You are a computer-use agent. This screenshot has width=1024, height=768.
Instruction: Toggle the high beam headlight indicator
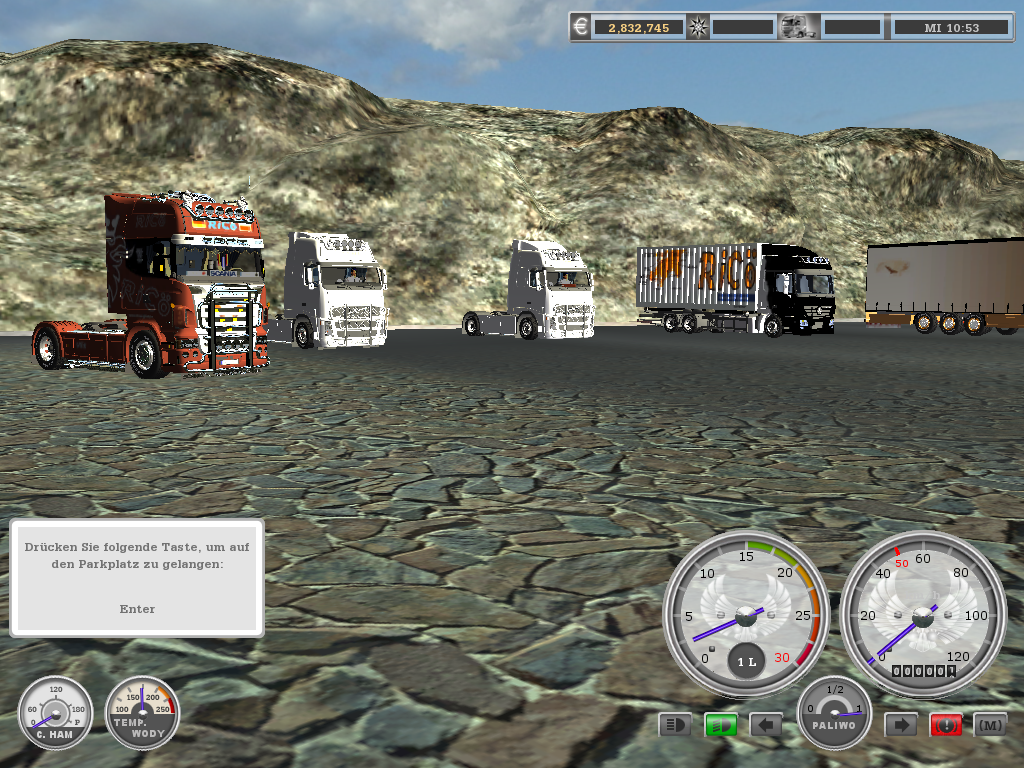tap(675, 724)
